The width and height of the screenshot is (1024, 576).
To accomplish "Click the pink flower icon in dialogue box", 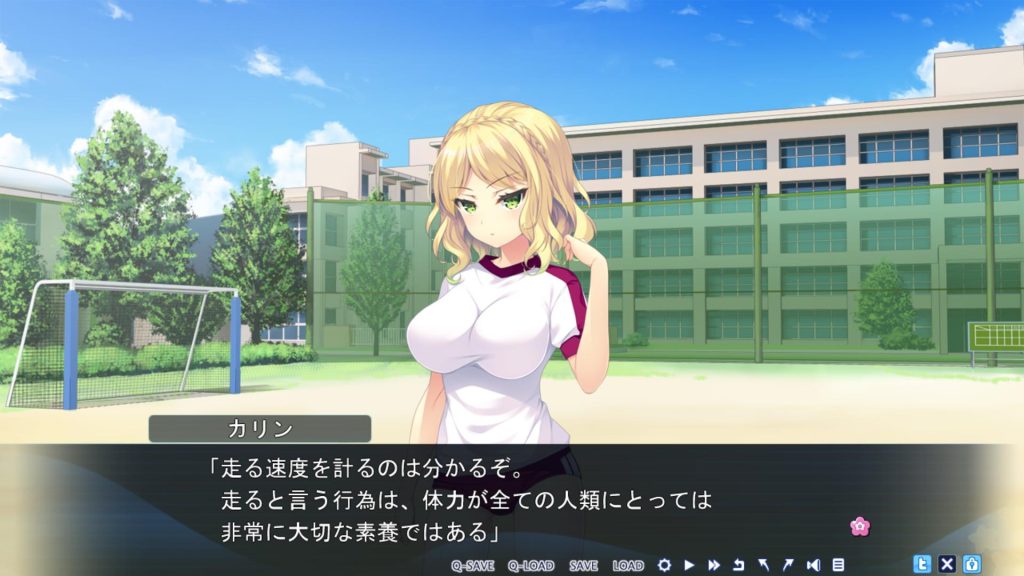I will pyautogui.click(x=858, y=525).
